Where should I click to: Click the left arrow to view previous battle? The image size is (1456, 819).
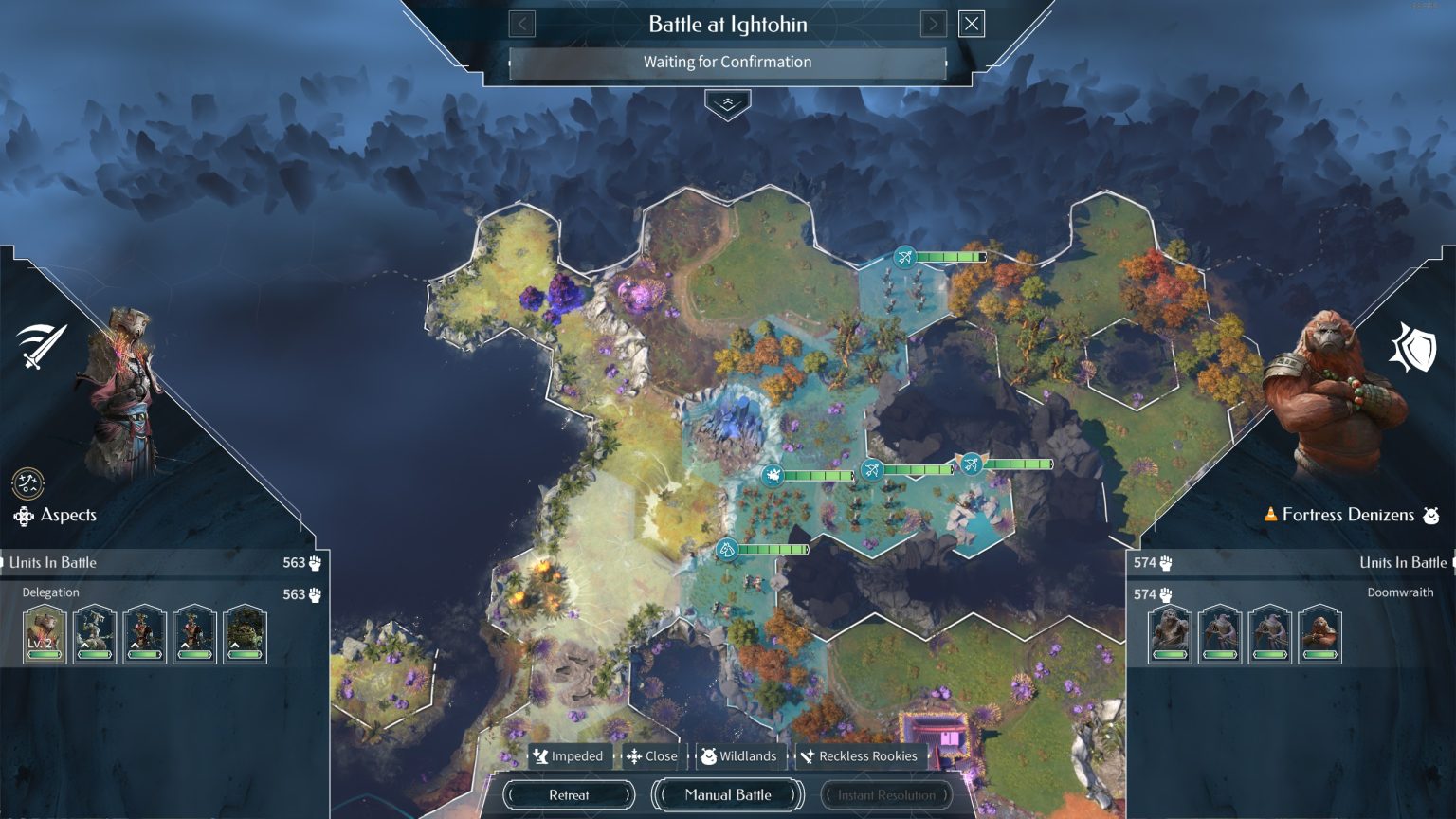tap(520, 24)
